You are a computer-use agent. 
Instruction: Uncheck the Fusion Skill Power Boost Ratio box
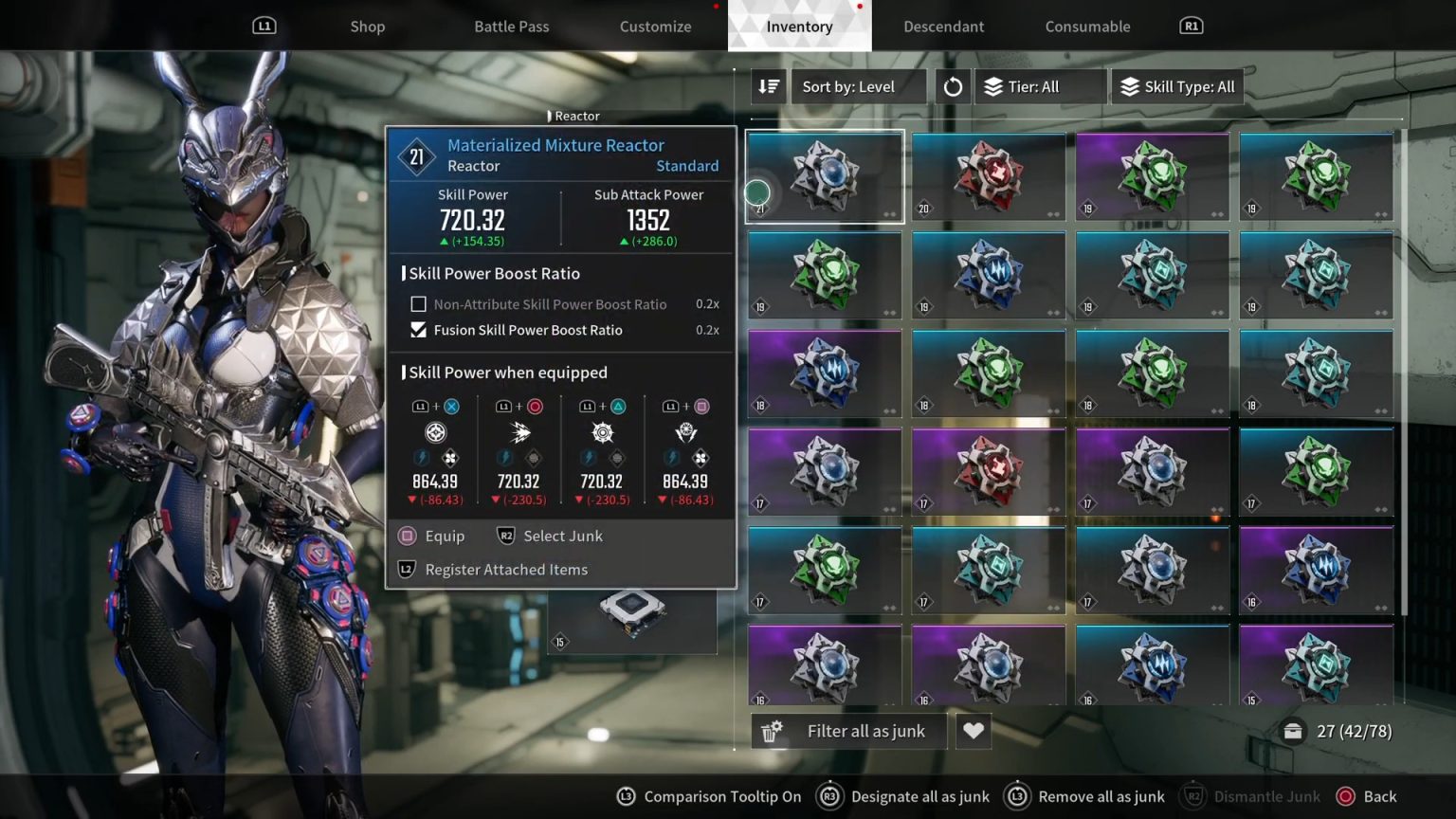418,330
